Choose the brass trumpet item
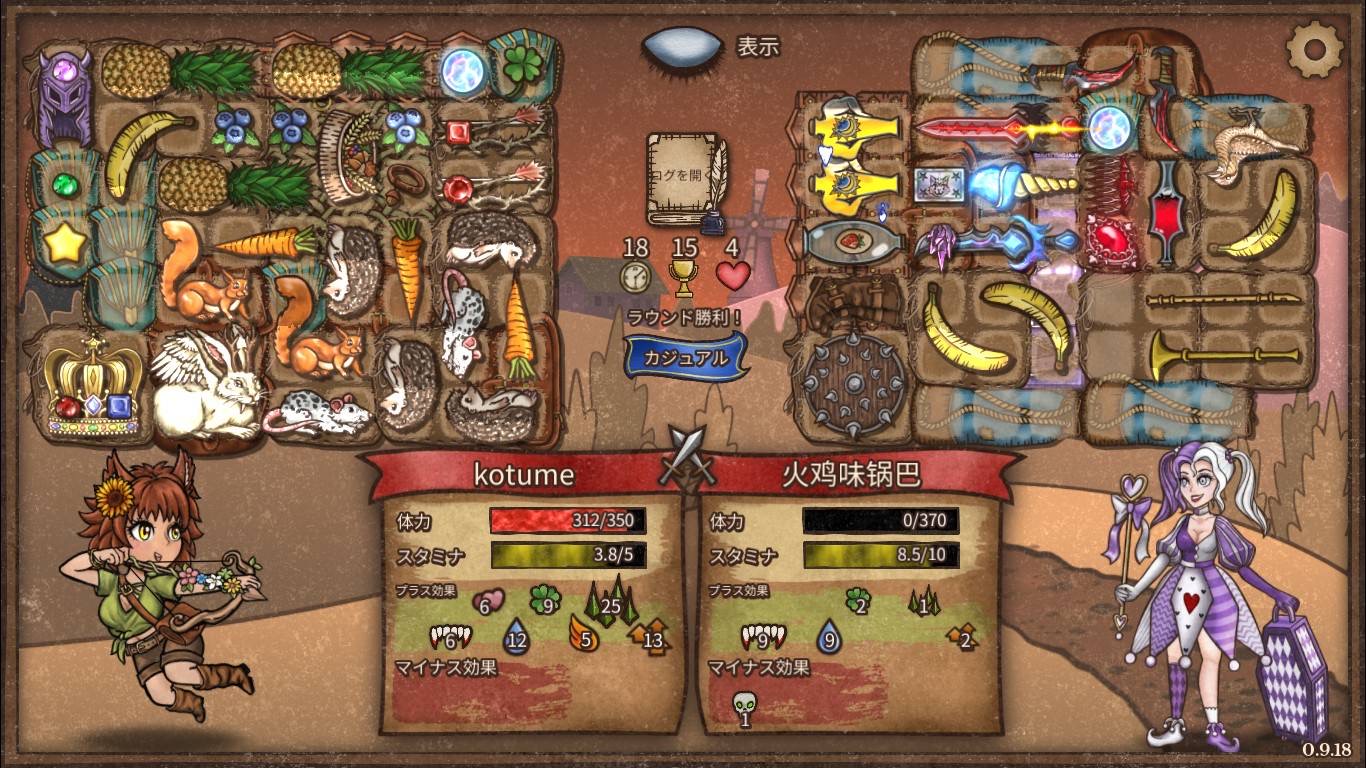Screen dimensions: 1366x768 point(1224,355)
